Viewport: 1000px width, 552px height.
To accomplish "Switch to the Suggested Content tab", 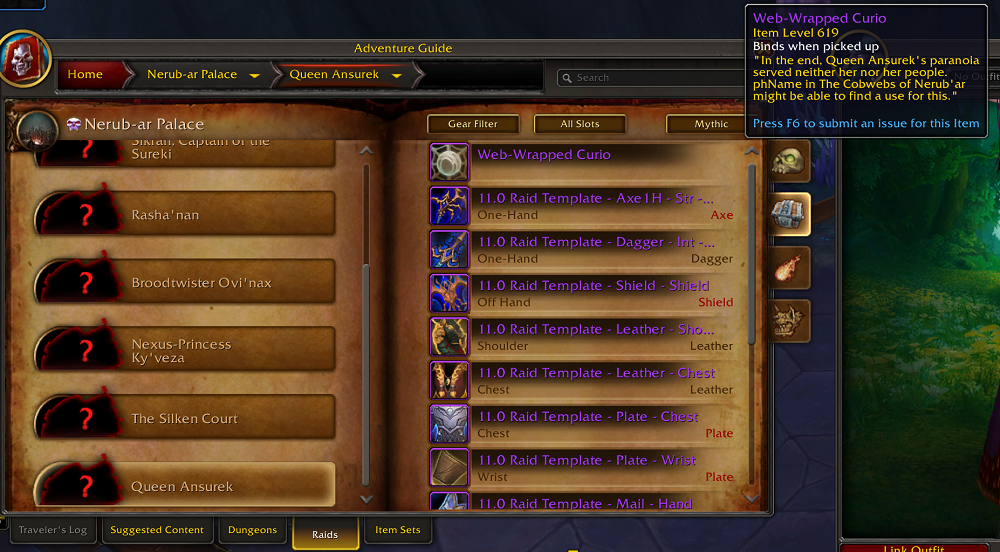I will coord(157,530).
